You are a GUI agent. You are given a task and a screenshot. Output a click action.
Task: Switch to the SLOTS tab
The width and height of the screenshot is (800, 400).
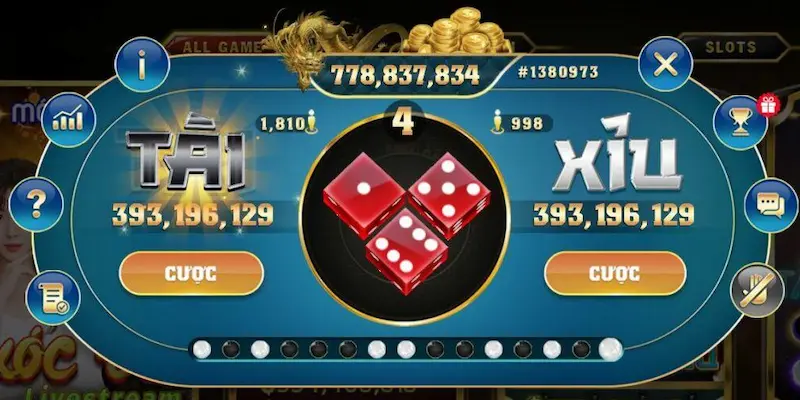click(731, 46)
